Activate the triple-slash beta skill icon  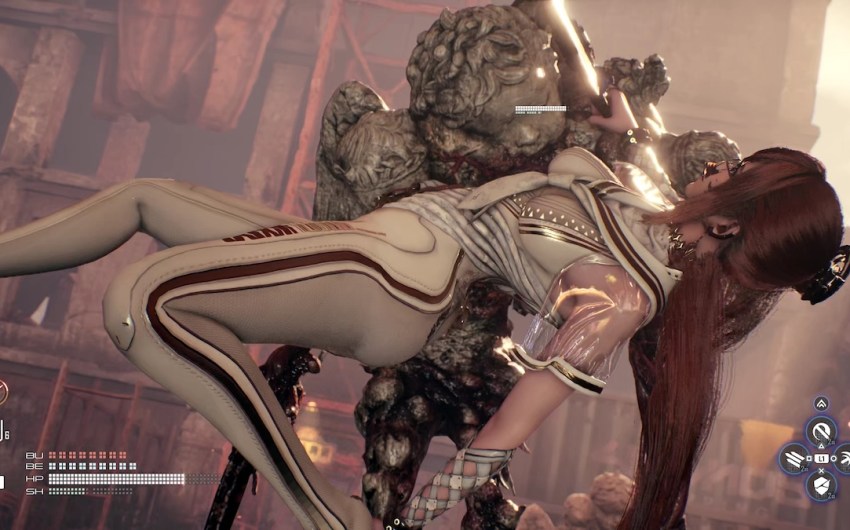[794, 459]
